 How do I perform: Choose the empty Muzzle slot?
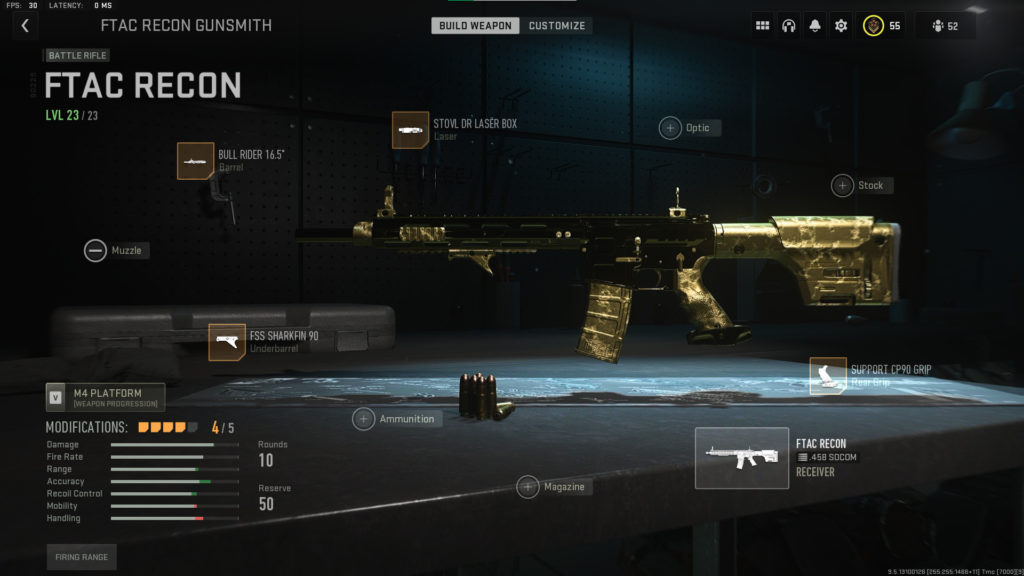[x=95, y=250]
